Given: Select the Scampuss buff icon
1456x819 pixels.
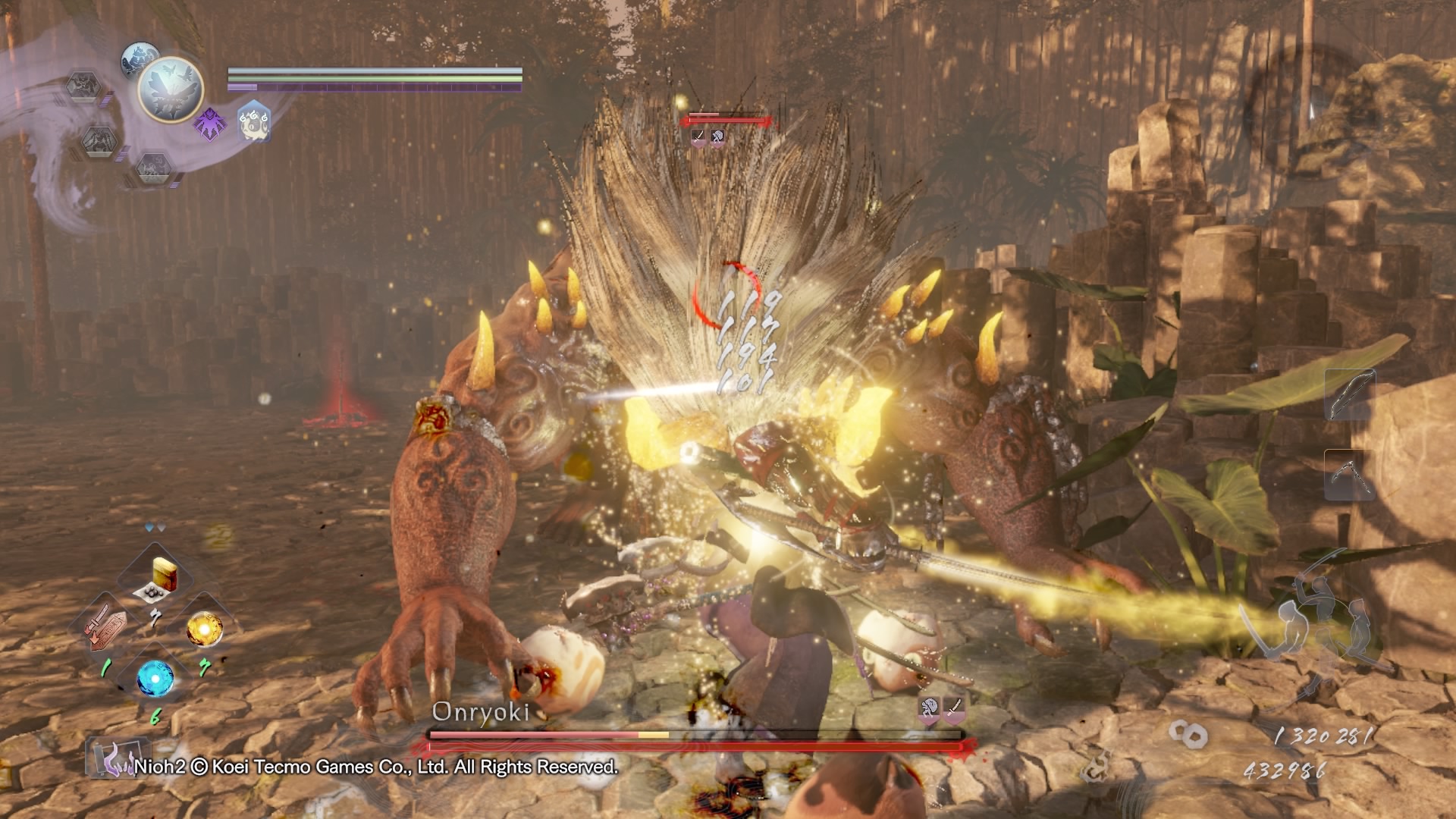Looking at the screenshot, I should pyautogui.click(x=255, y=122).
